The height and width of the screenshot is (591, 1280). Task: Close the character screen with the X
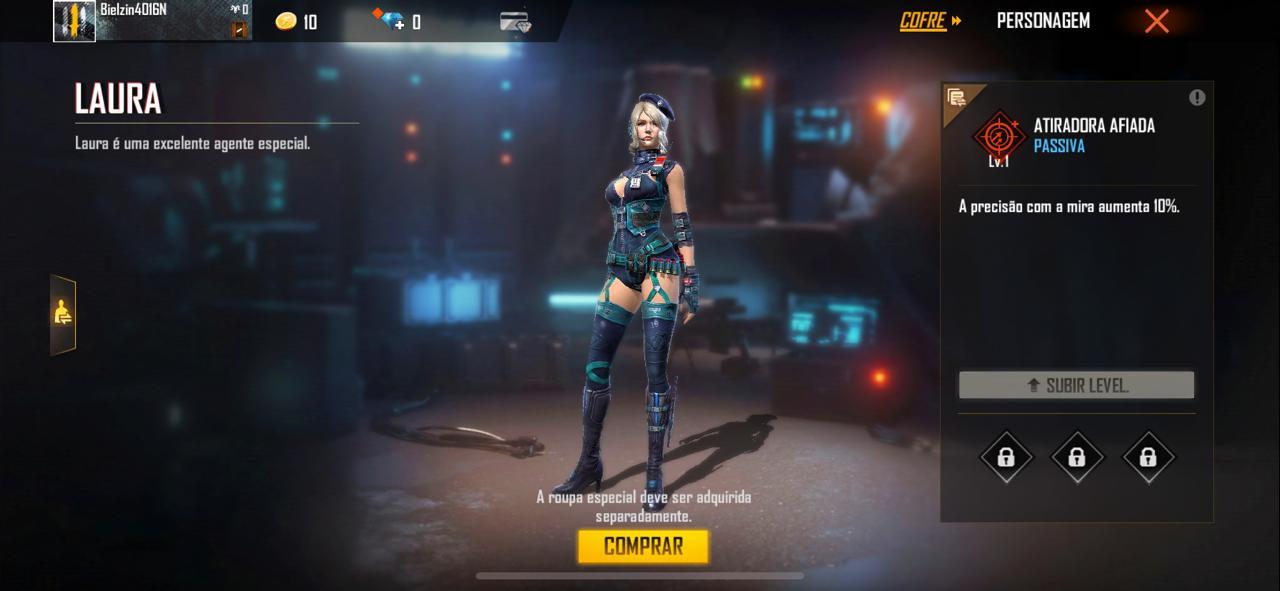1156,21
